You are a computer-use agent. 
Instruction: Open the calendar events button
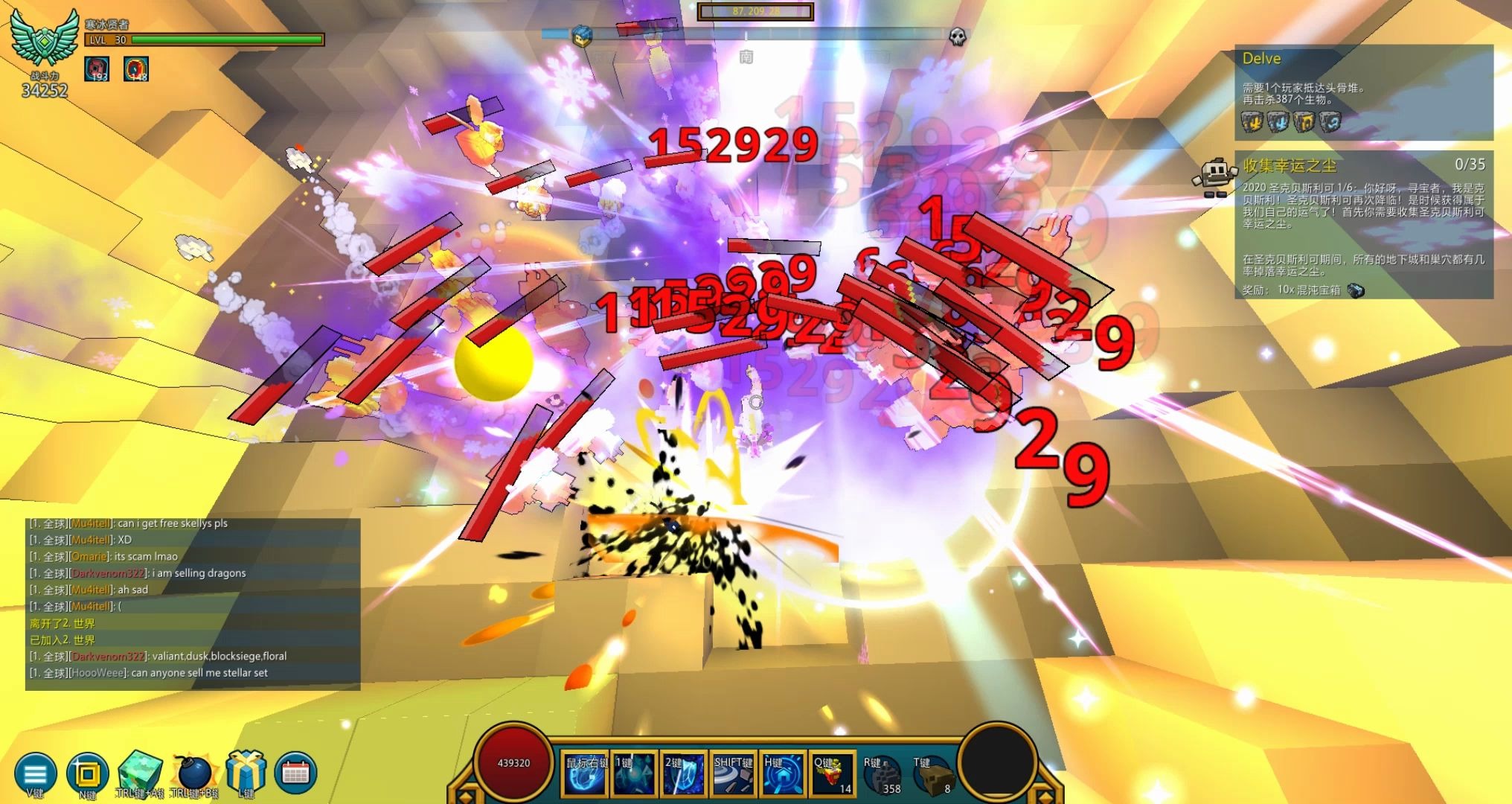295,773
